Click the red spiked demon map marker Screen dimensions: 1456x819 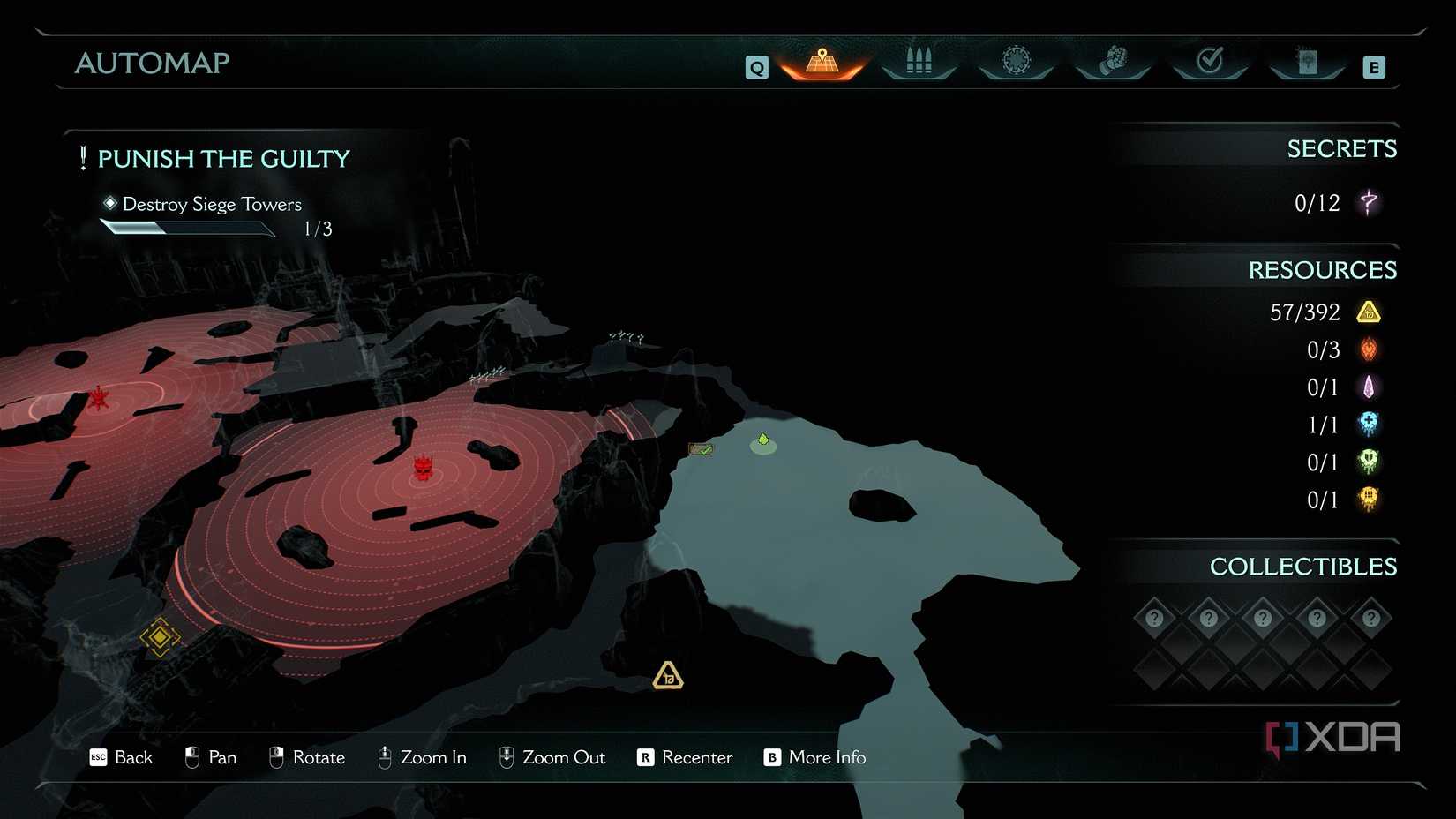[99, 398]
